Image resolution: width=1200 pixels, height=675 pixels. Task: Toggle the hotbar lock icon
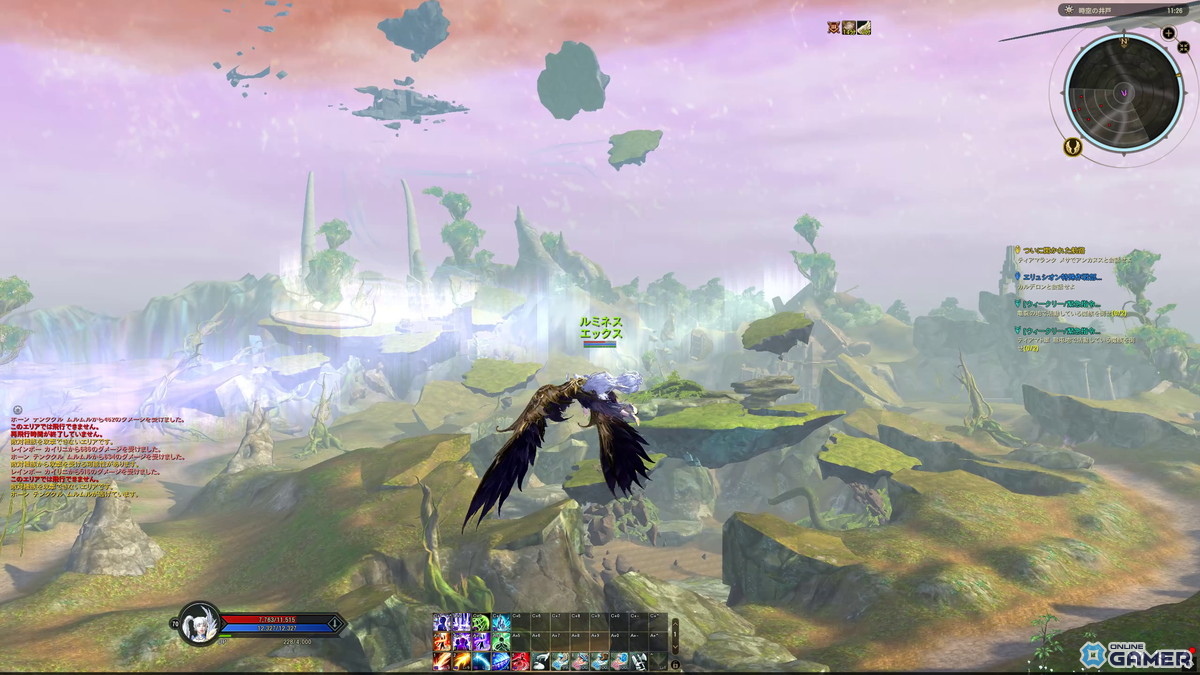[x=675, y=663]
